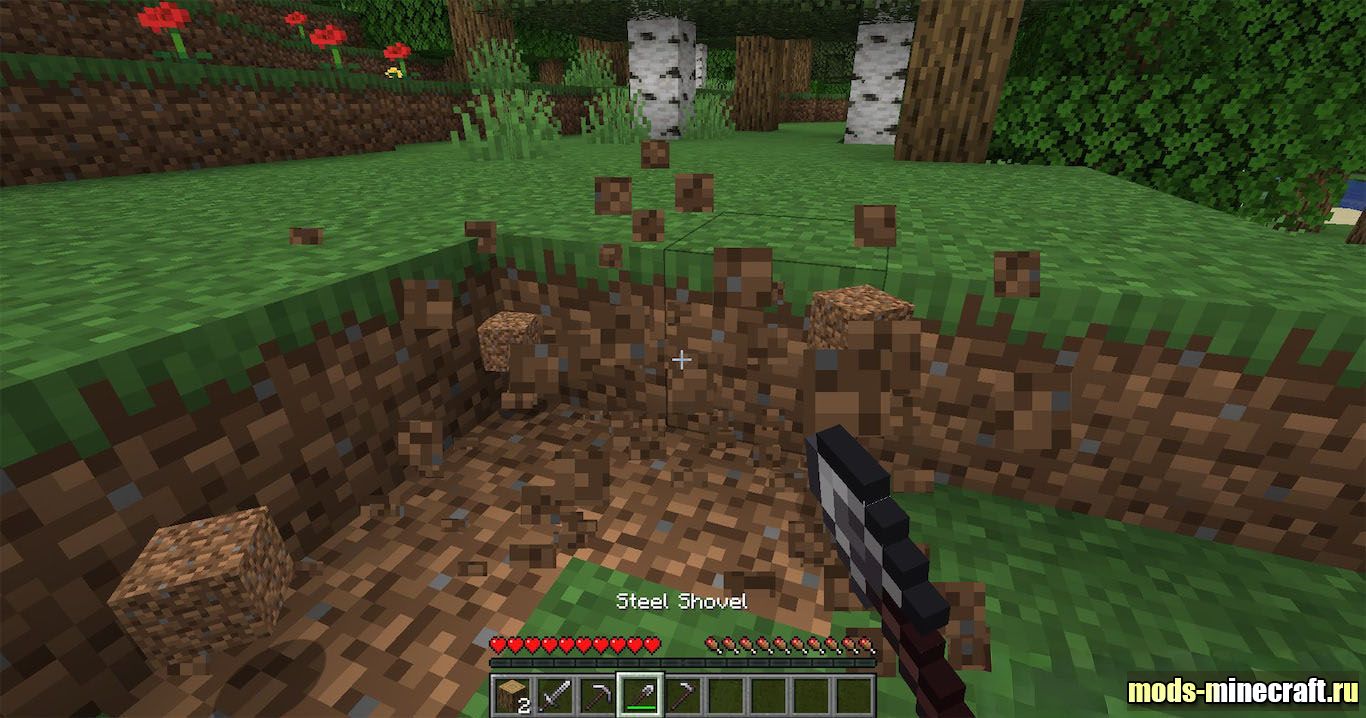Screen dimensions: 1366x718
Task: Select the oak log stack slot
Action: coord(512,695)
